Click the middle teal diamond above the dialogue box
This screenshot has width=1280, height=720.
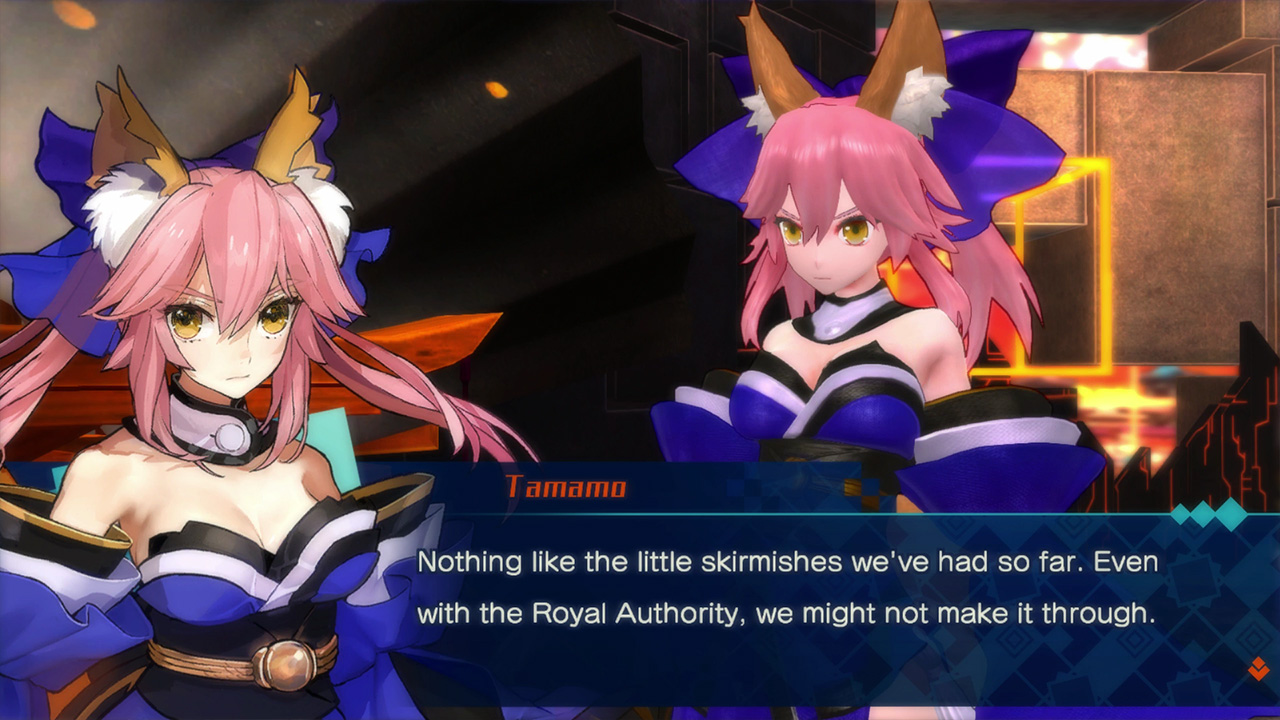(x=1201, y=513)
